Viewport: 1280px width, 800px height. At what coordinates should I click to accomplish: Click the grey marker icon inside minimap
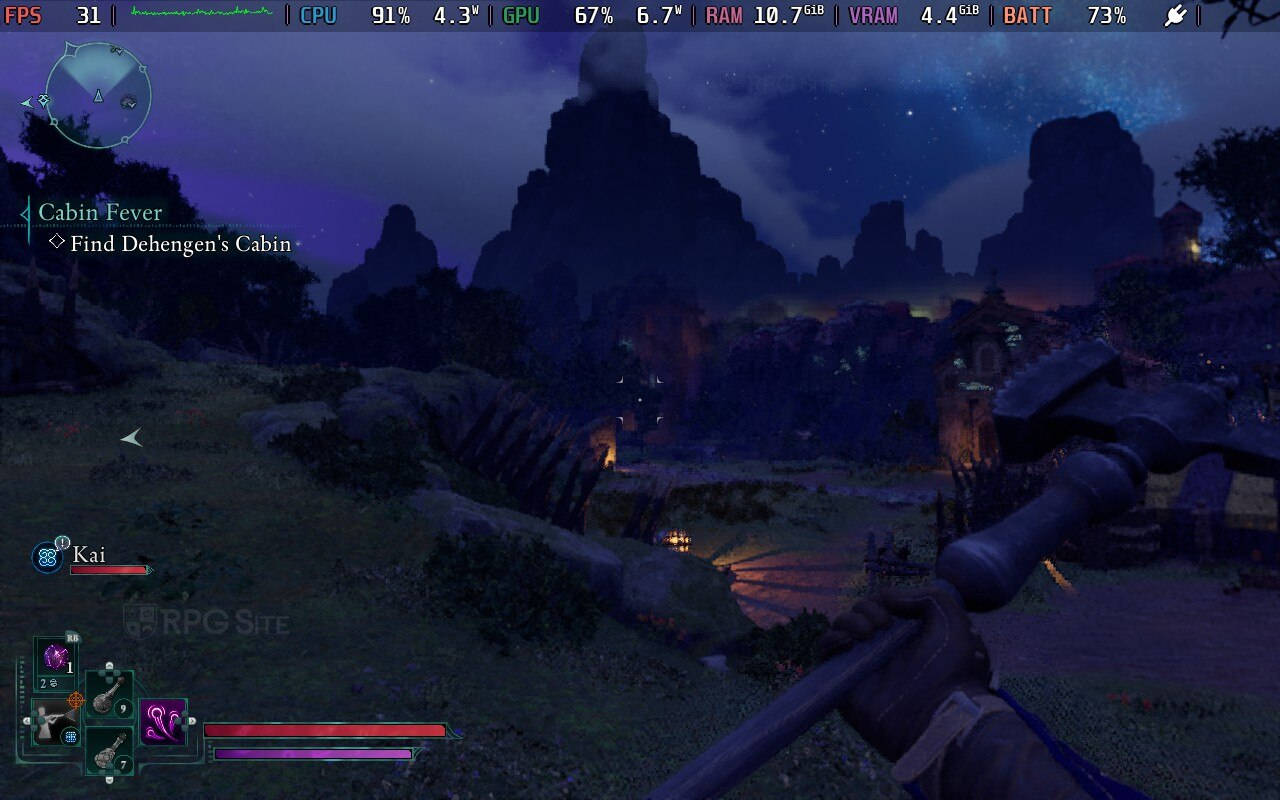(x=129, y=101)
